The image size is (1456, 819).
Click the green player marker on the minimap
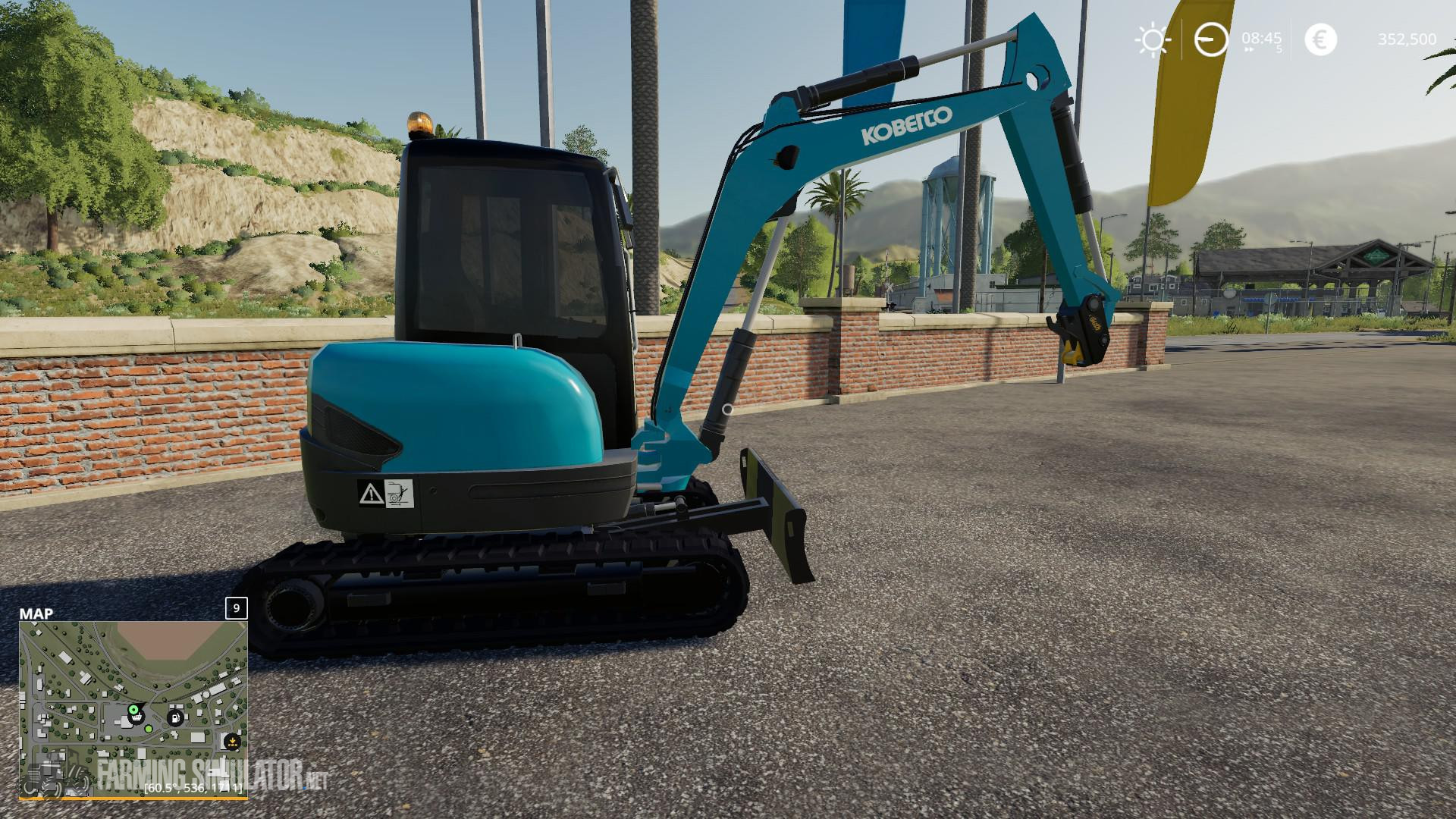tap(133, 710)
